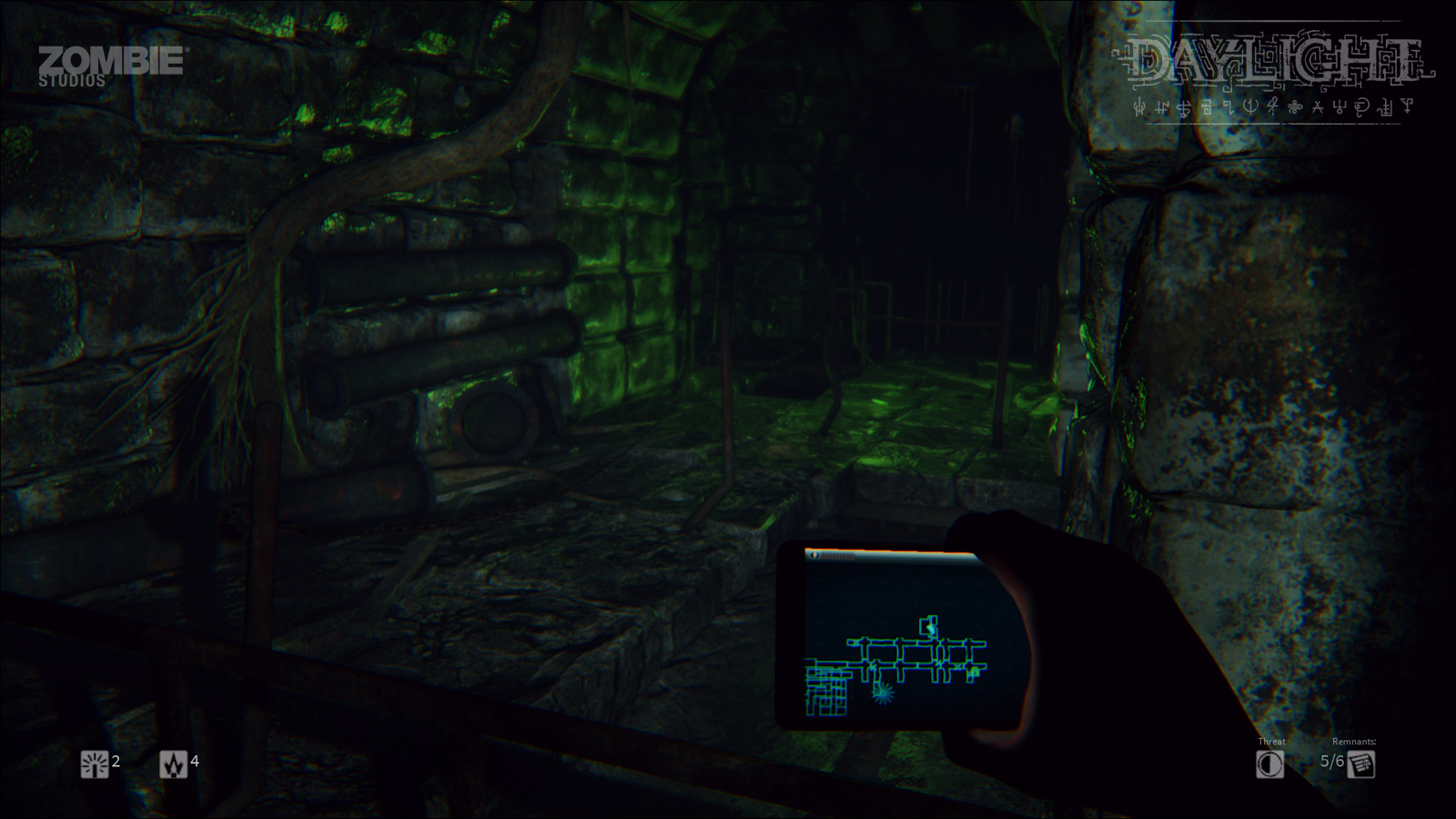Click the phone signal strength bar
The width and height of the screenshot is (1456, 819).
(x=837, y=556)
